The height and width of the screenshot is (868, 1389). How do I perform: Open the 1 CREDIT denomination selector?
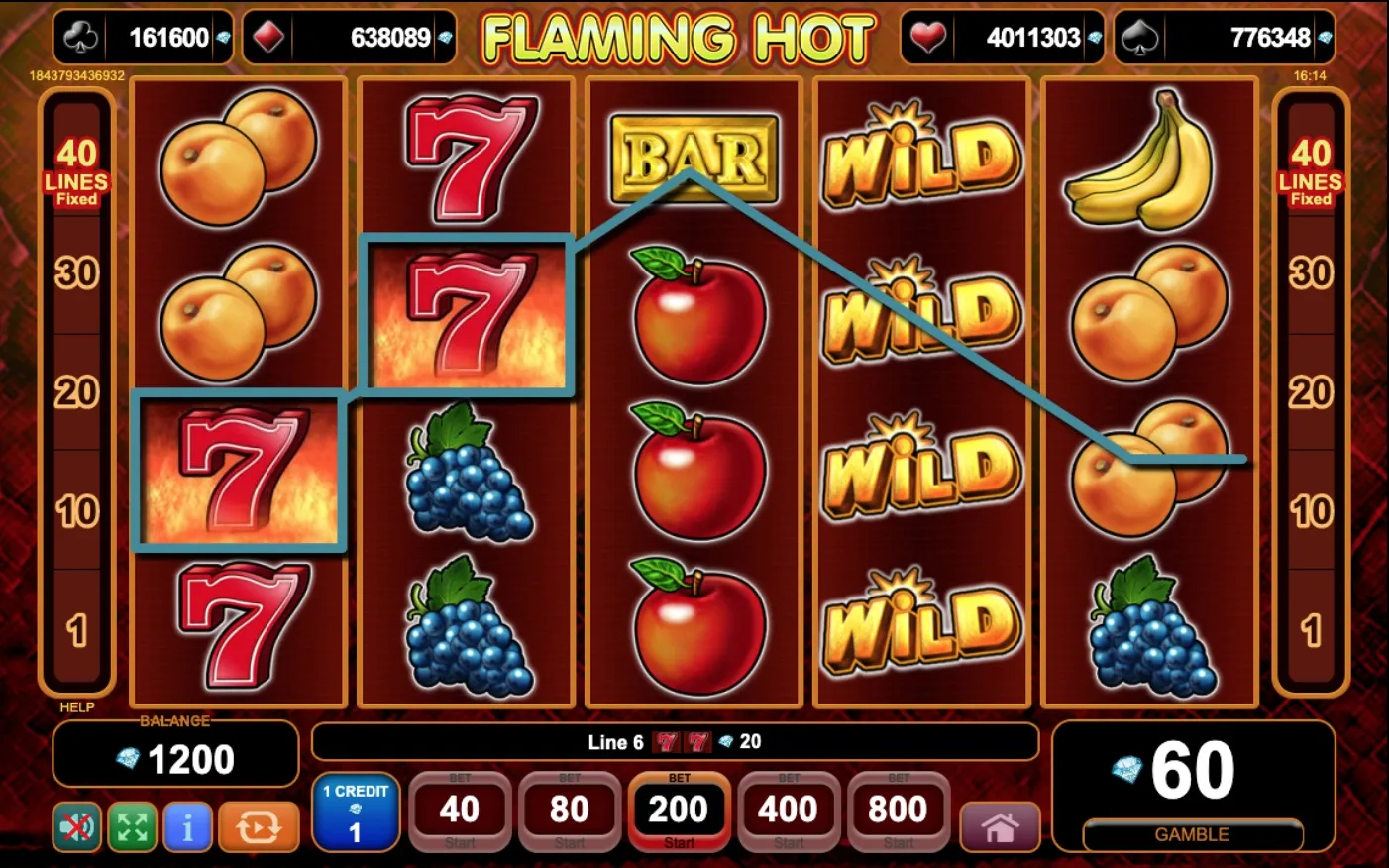click(356, 811)
